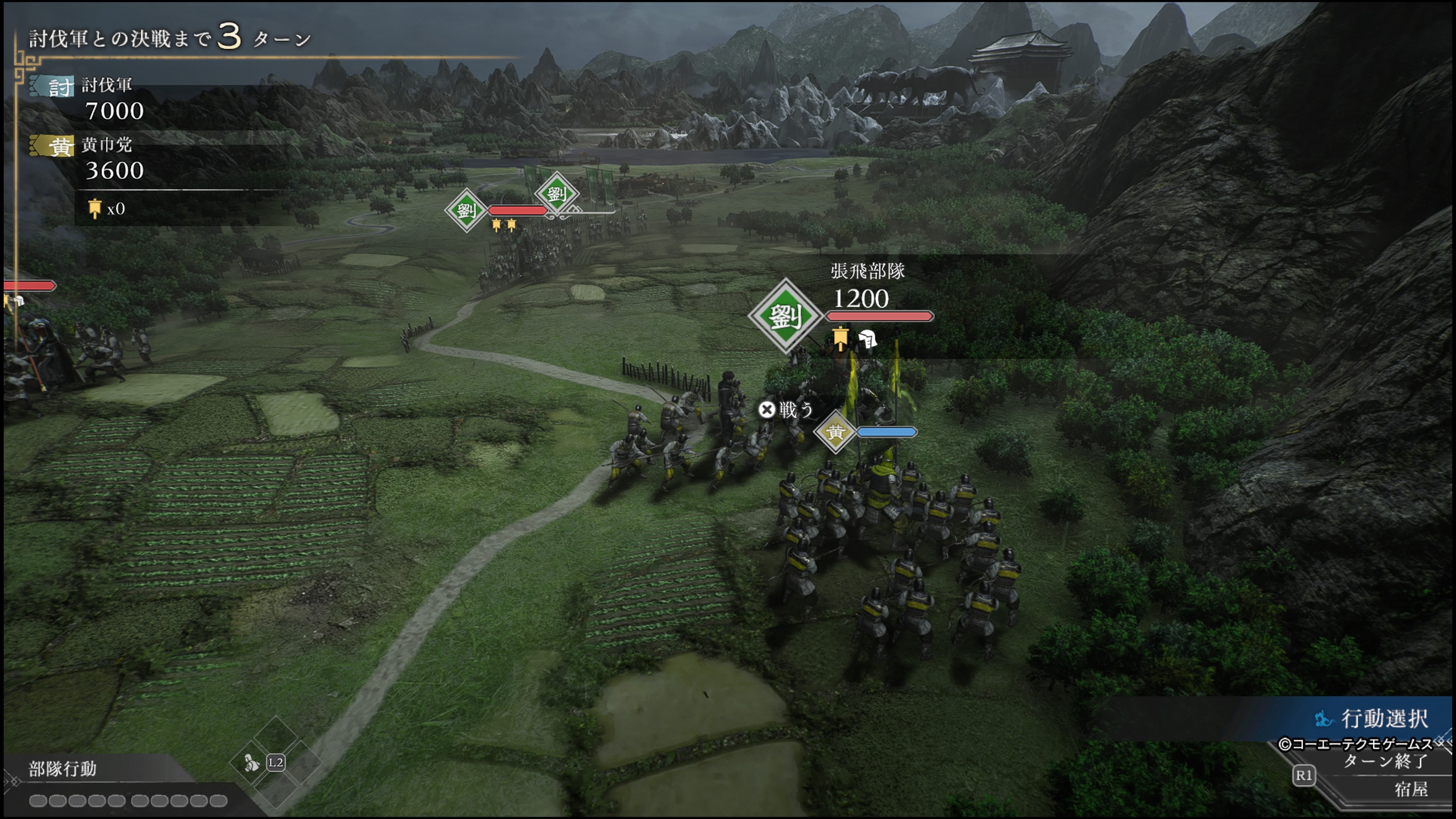Select the 宿屋 option
This screenshot has width=1456, height=819.
[x=1411, y=789]
